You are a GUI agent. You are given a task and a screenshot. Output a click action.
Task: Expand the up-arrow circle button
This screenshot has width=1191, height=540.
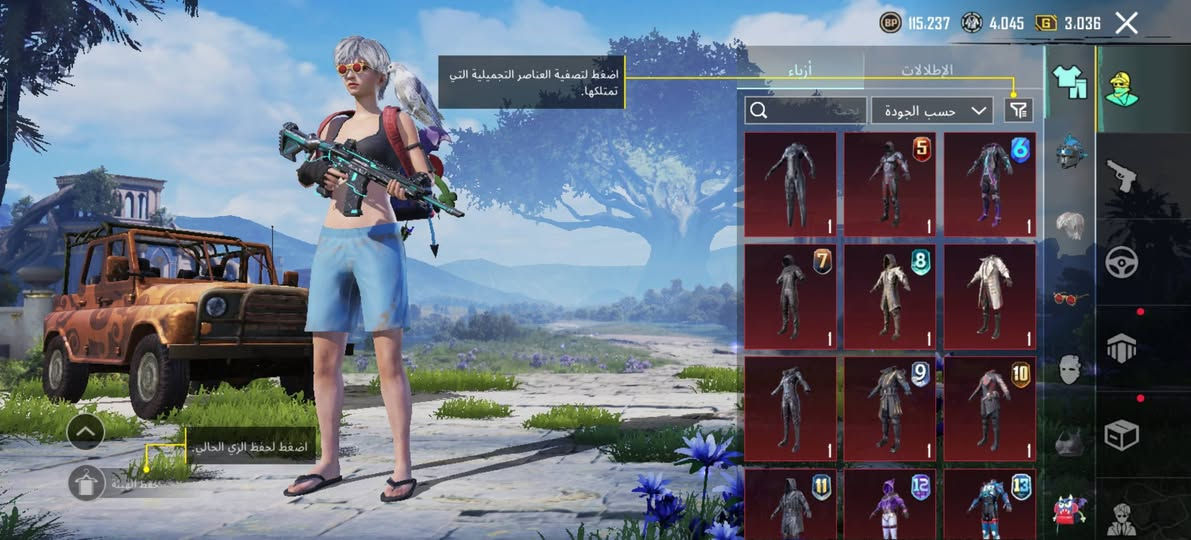tap(86, 431)
